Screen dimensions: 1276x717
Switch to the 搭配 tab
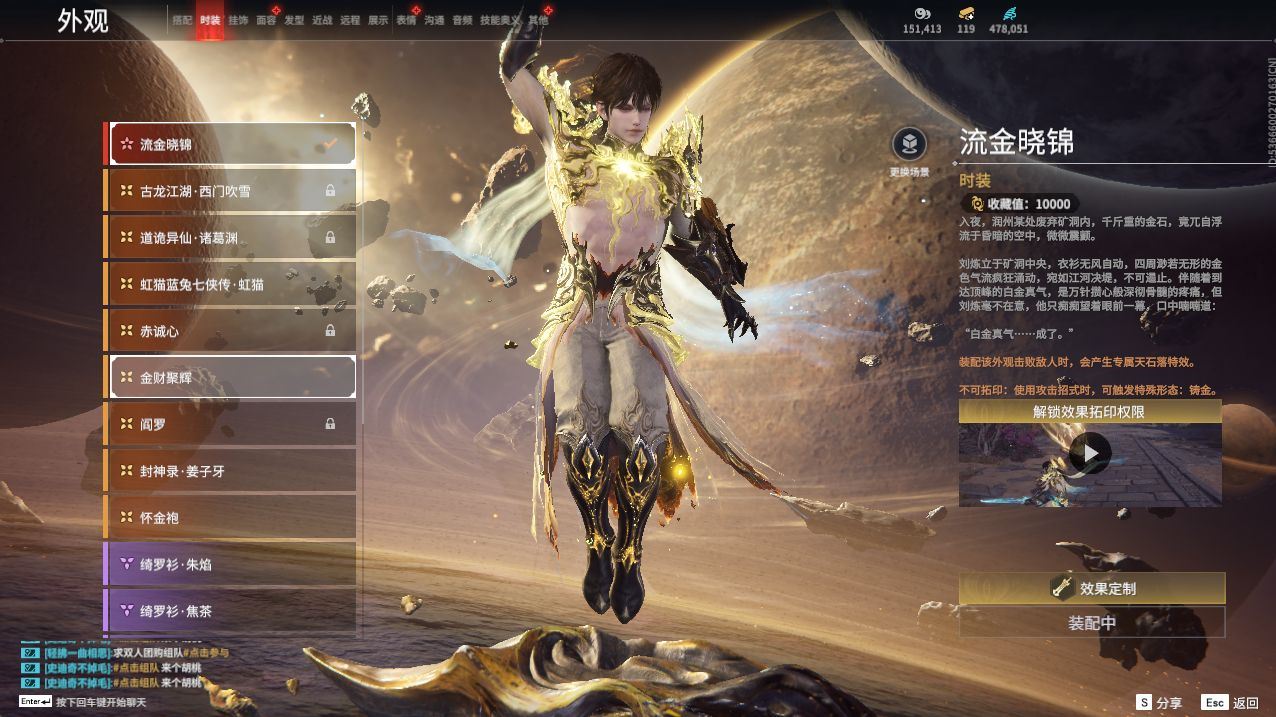181,20
